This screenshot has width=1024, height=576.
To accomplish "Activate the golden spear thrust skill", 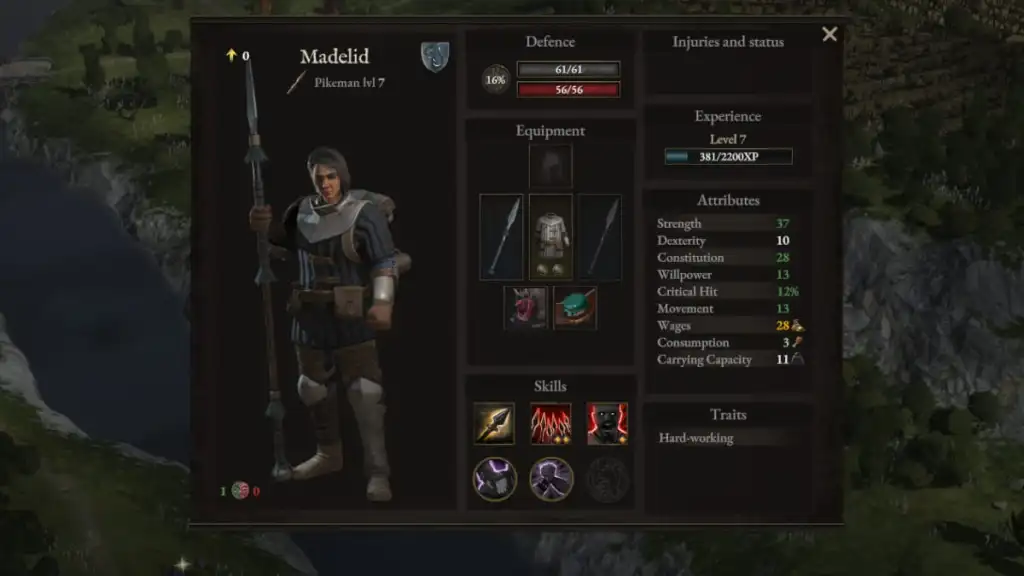I will pyautogui.click(x=494, y=423).
